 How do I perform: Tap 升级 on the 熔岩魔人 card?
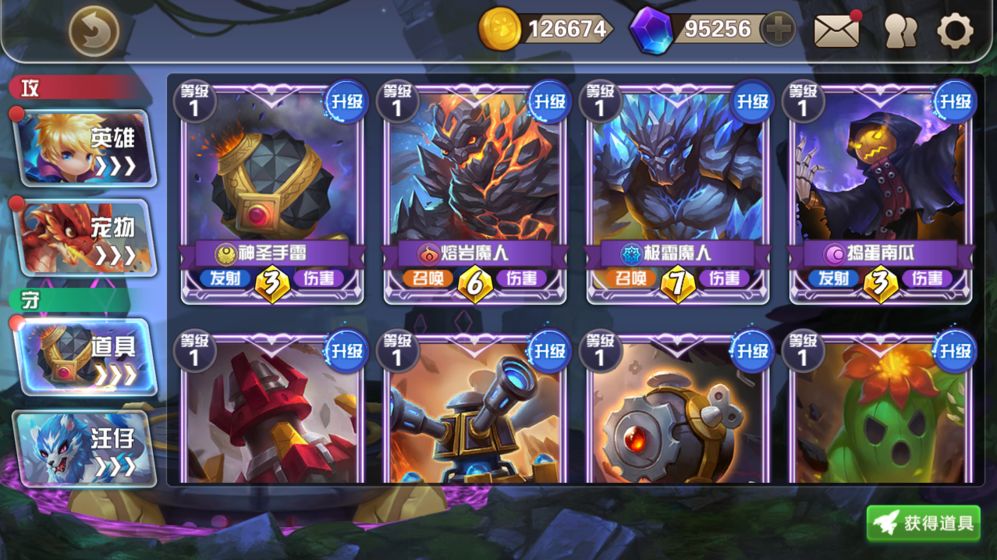pyautogui.click(x=549, y=101)
